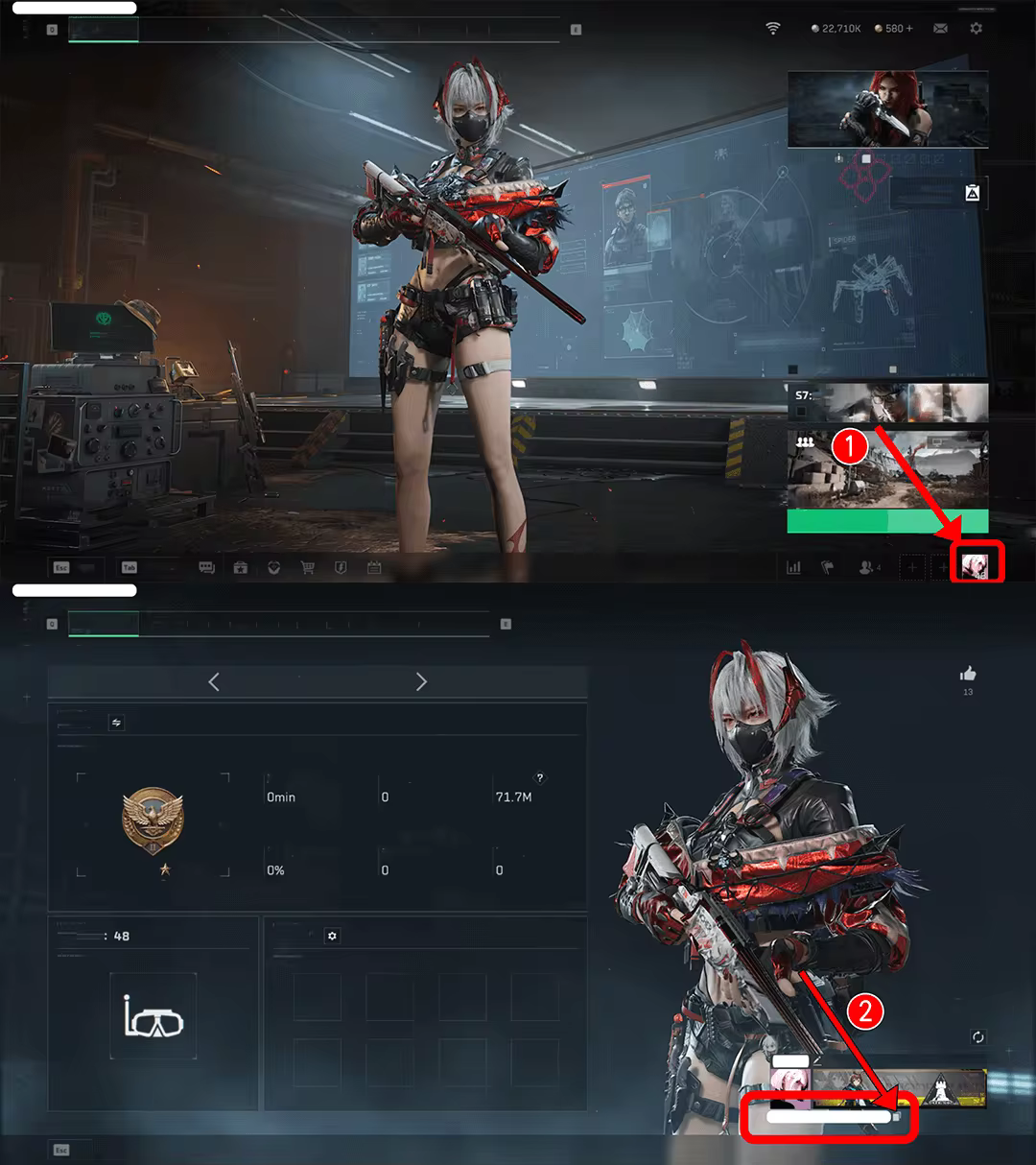Image resolution: width=1036 pixels, height=1165 pixels.
Task: Go to the previous profile page arrow
Action: tap(214, 681)
